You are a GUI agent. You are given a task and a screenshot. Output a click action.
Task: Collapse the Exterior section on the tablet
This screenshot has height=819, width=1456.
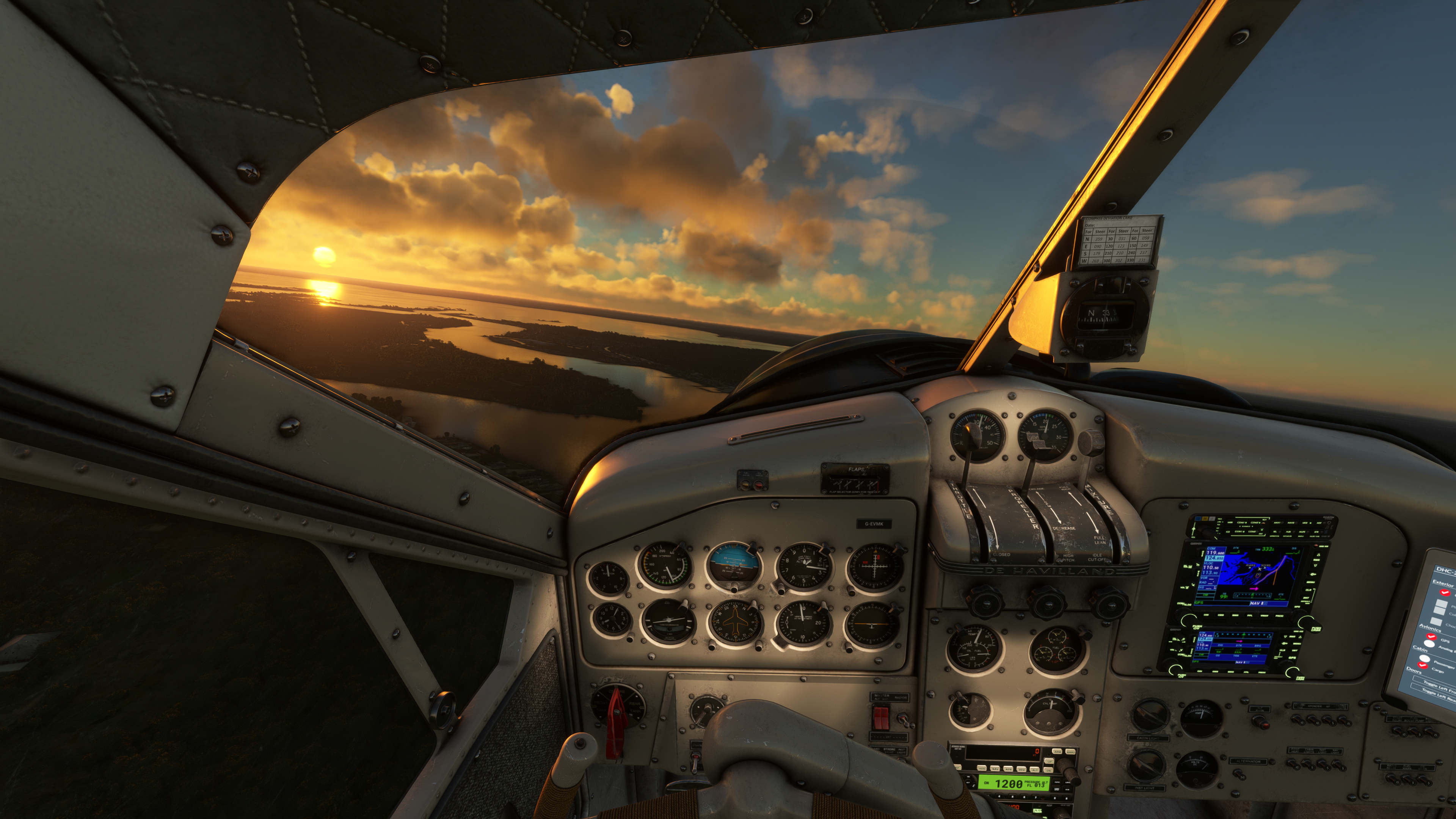coord(1443,583)
